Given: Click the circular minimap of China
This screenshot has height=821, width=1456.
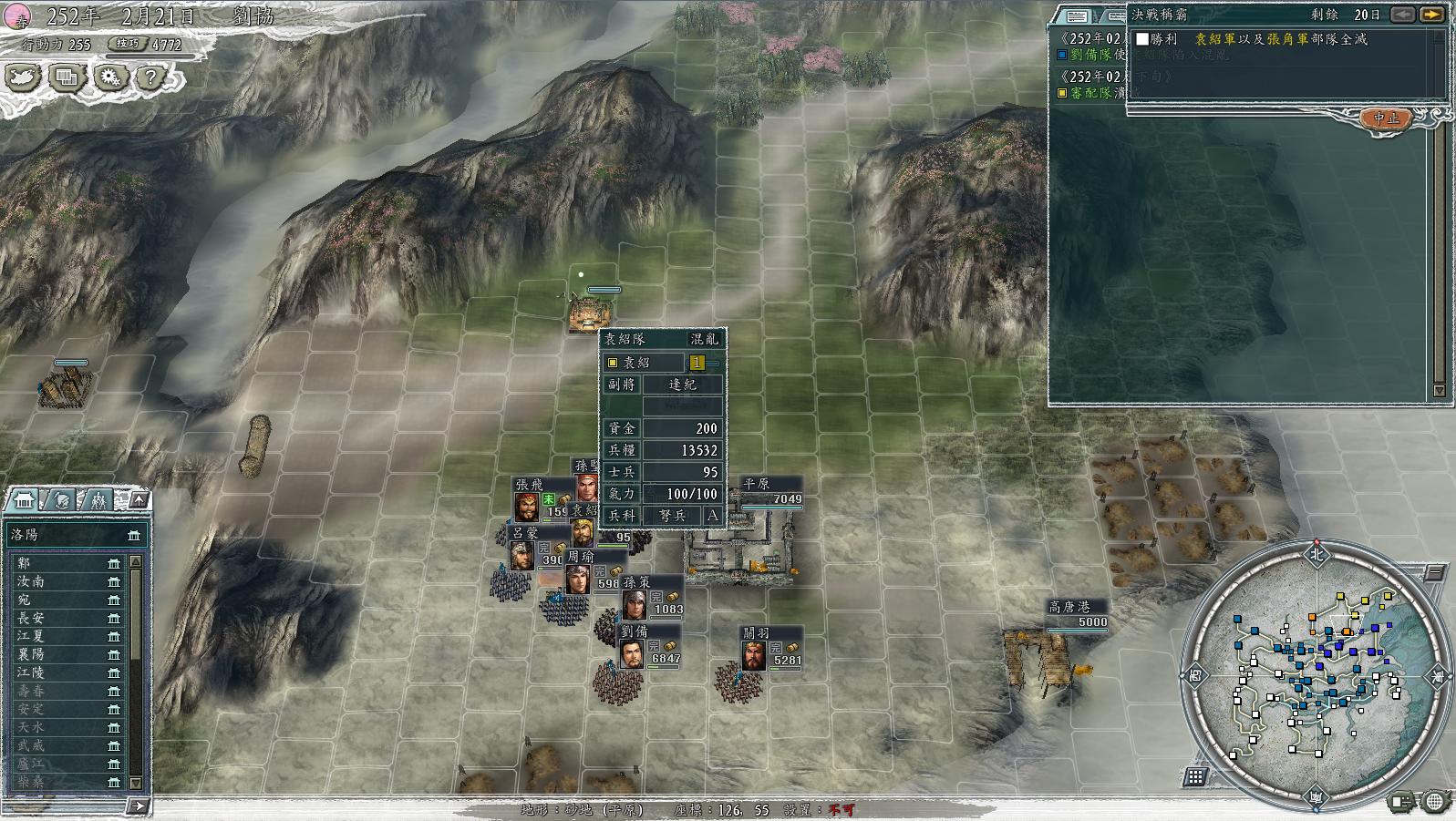Looking at the screenshot, I should [1316, 672].
